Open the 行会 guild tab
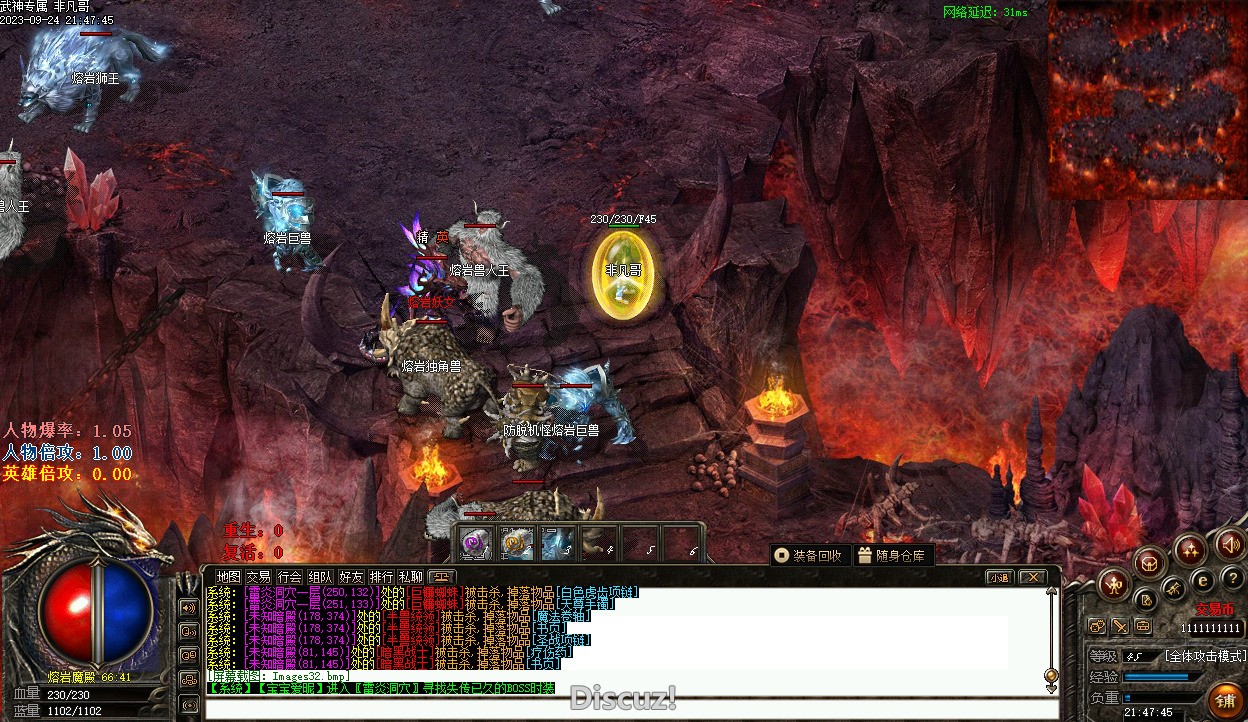The height and width of the screenshot is (722, 1248). click(289, 577)
